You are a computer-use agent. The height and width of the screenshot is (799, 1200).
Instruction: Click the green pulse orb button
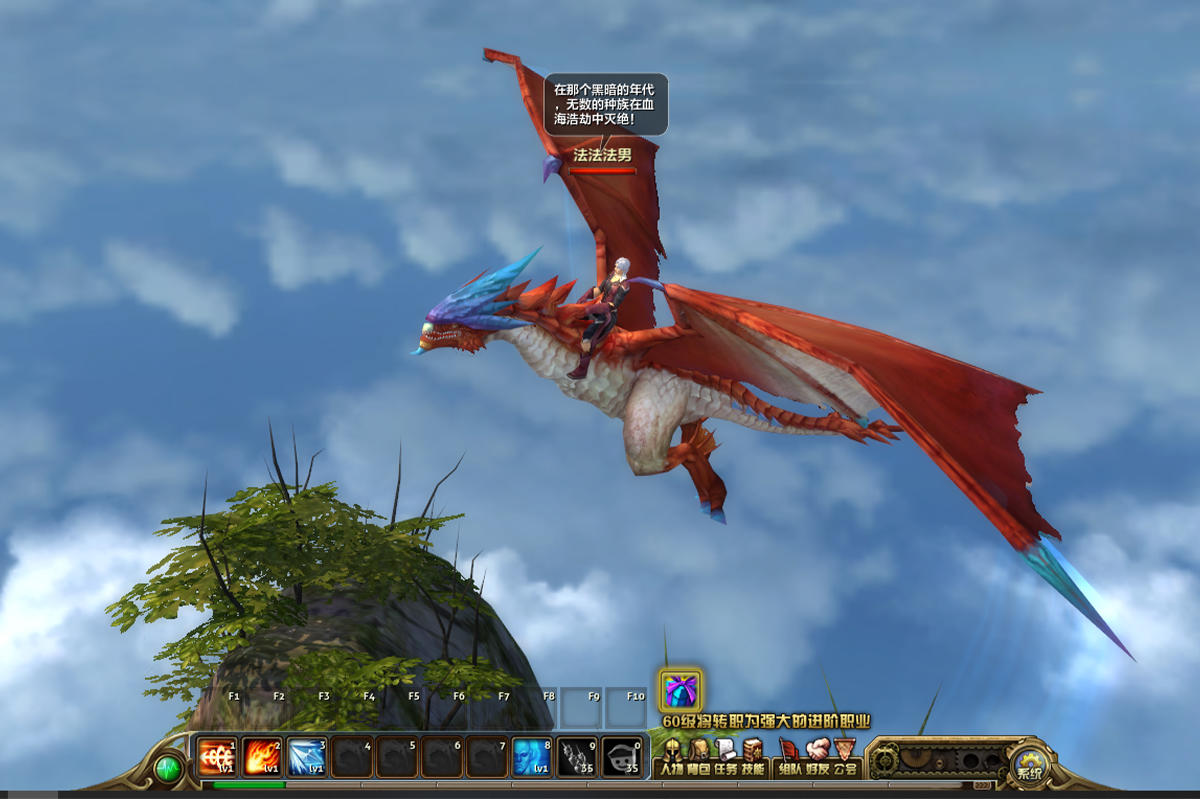pos(168,768)
